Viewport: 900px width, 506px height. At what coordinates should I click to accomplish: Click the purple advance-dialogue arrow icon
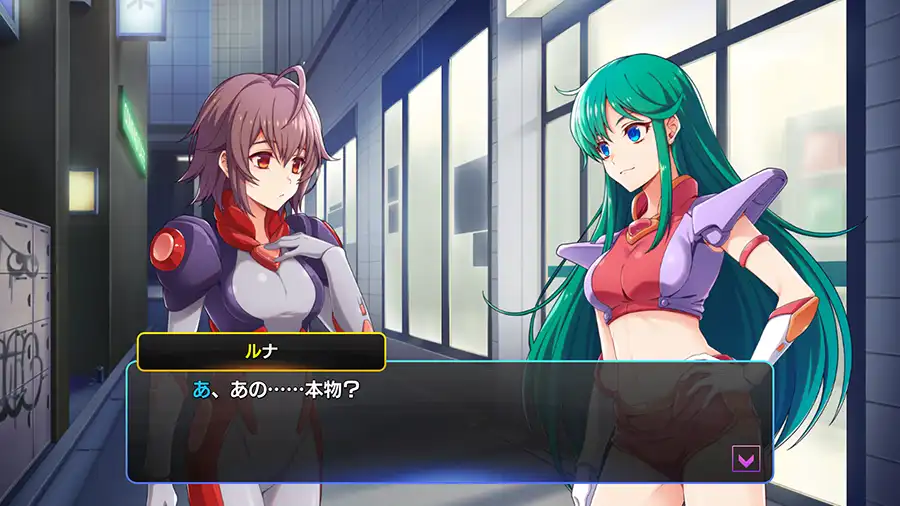(x=746, y=459)
